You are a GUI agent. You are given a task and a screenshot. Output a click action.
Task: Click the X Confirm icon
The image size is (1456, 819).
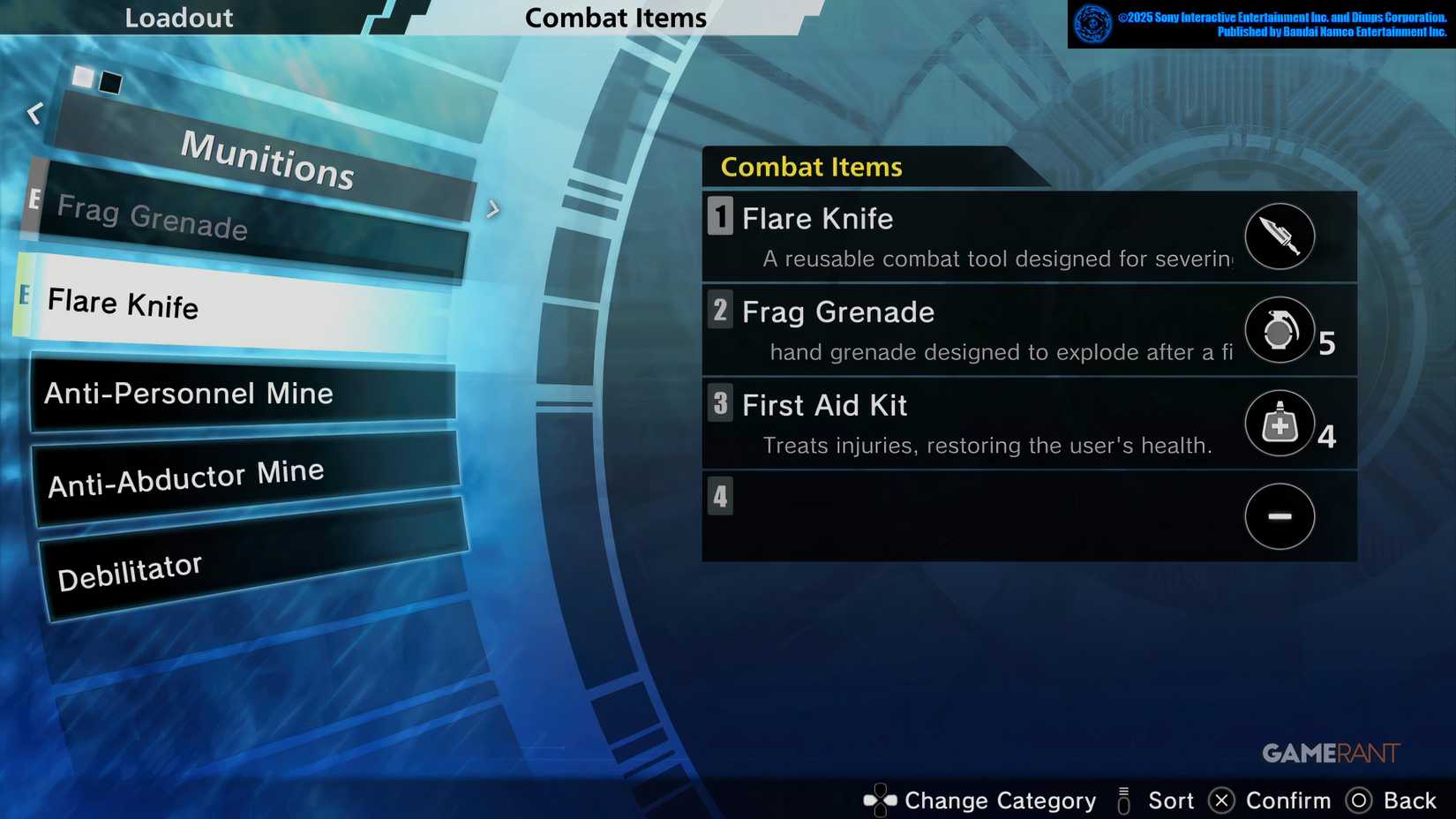(1221, 800)
